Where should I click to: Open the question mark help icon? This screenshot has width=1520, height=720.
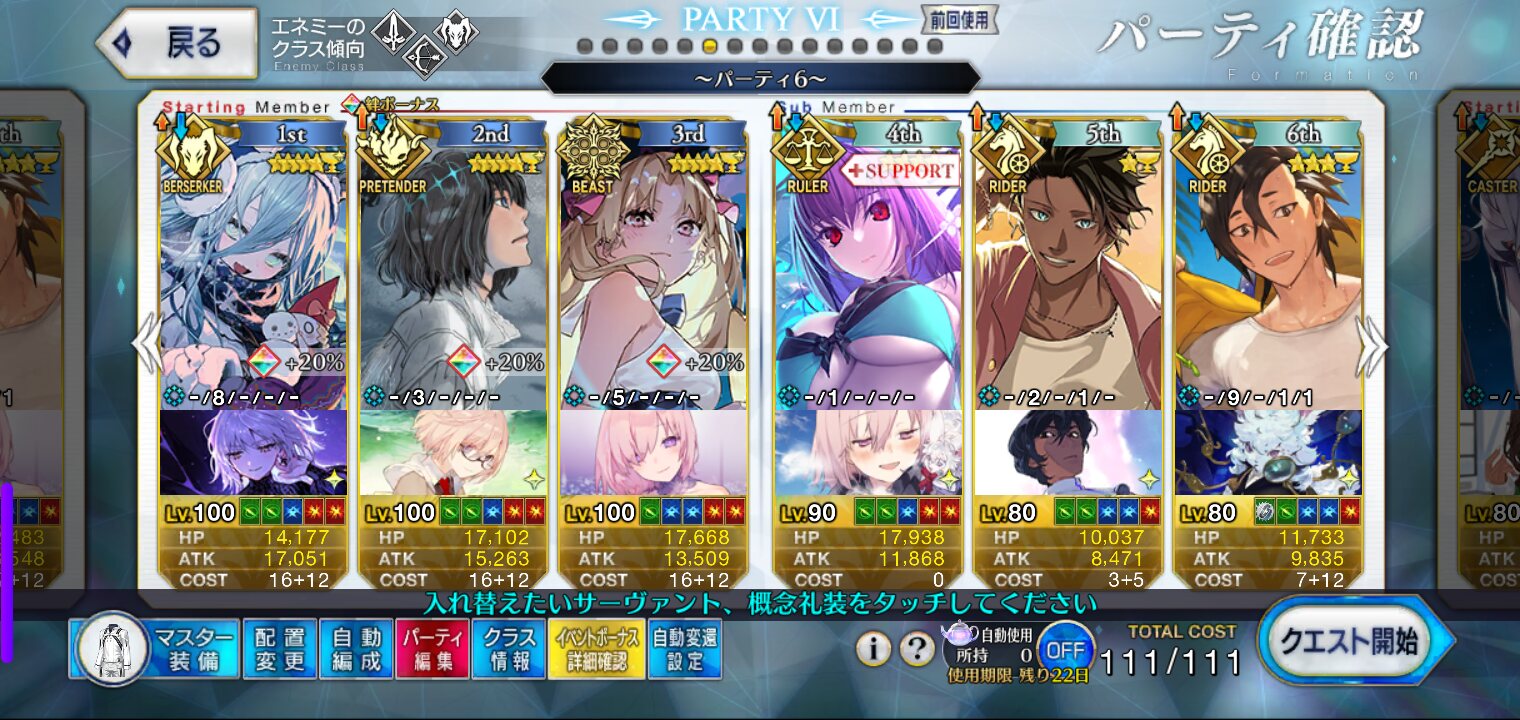(917, 650)
